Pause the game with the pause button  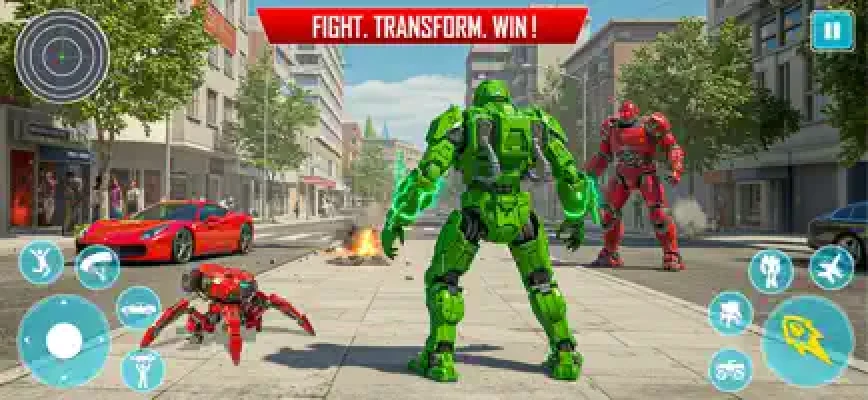[x=832, y=30]
